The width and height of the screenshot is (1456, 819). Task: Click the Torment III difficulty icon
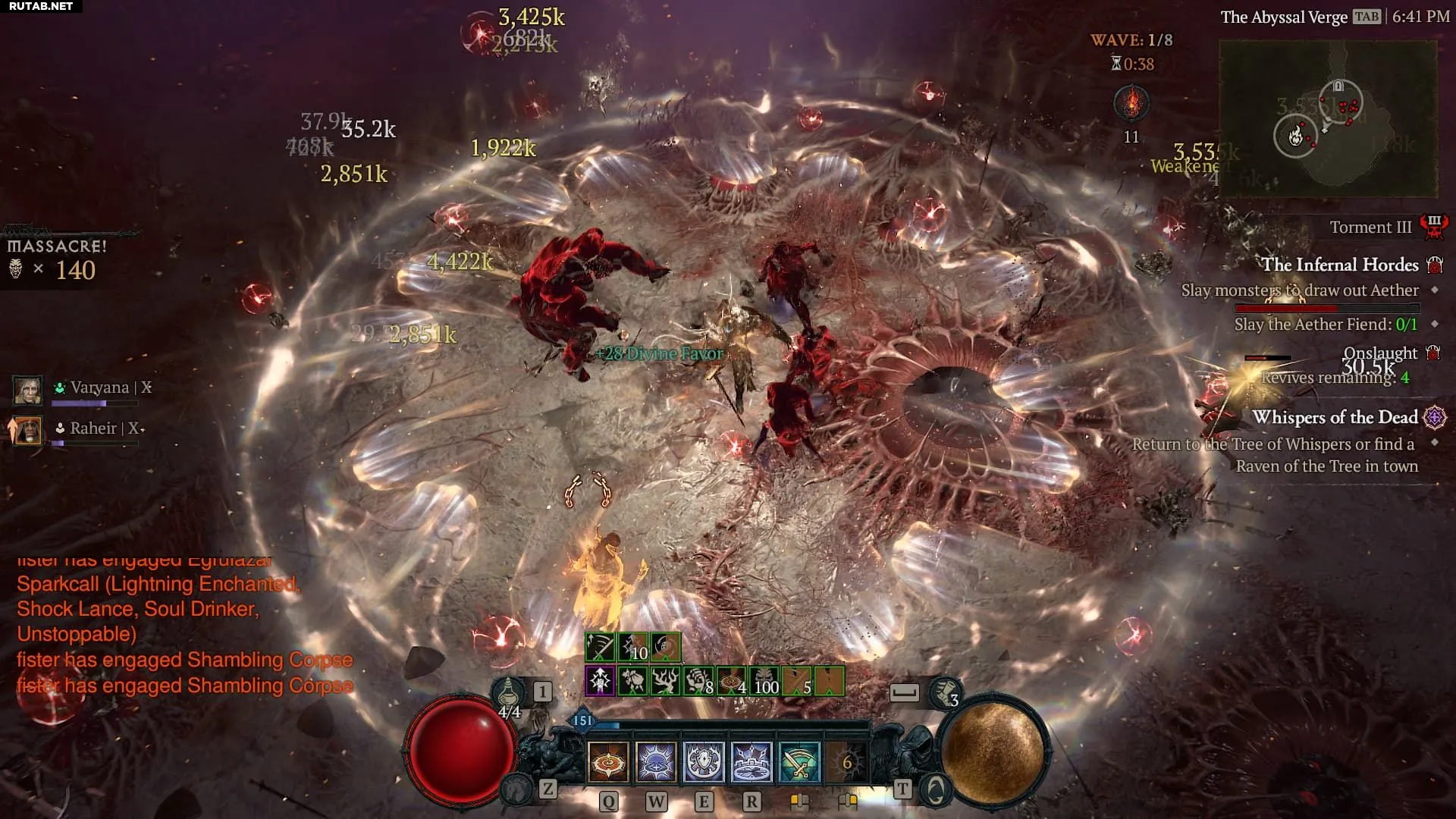pos(1433,227)
